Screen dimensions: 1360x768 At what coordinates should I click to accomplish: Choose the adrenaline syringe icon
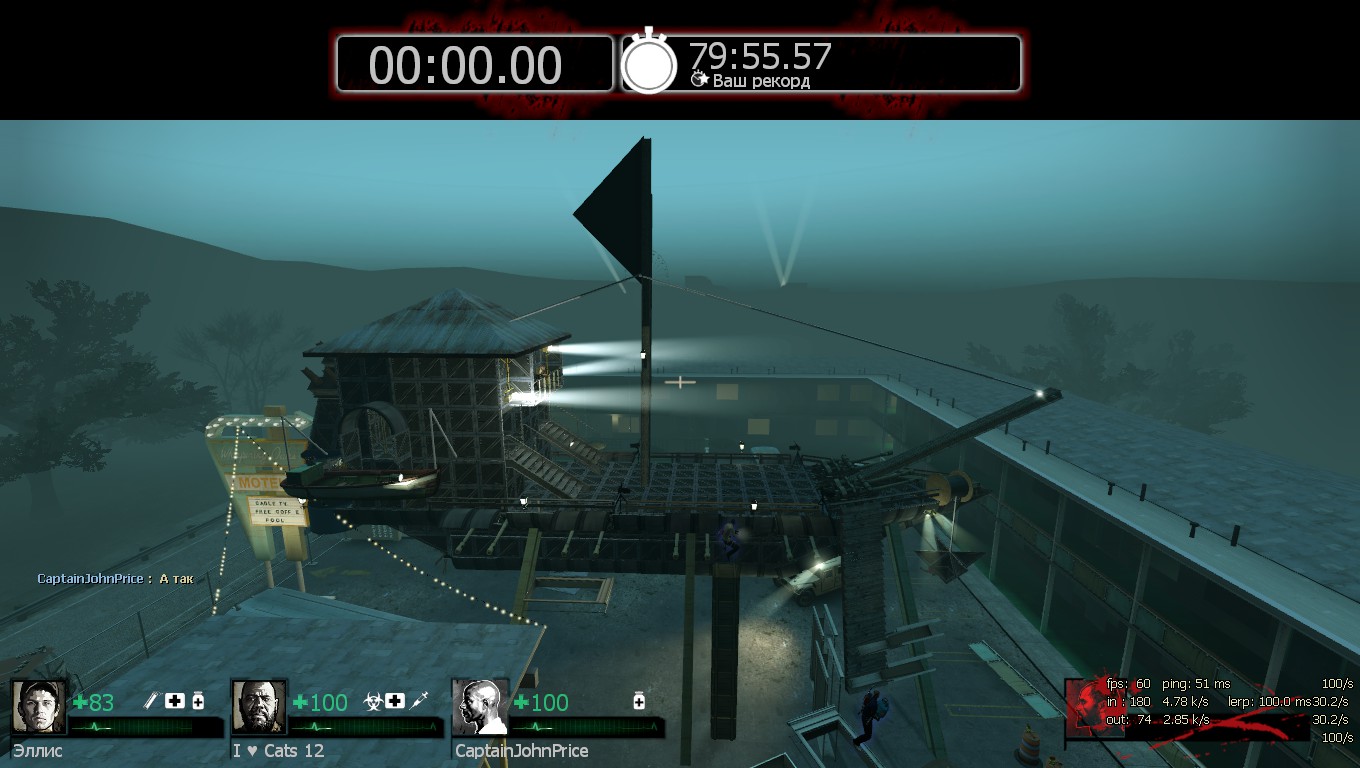click(419, 700)
